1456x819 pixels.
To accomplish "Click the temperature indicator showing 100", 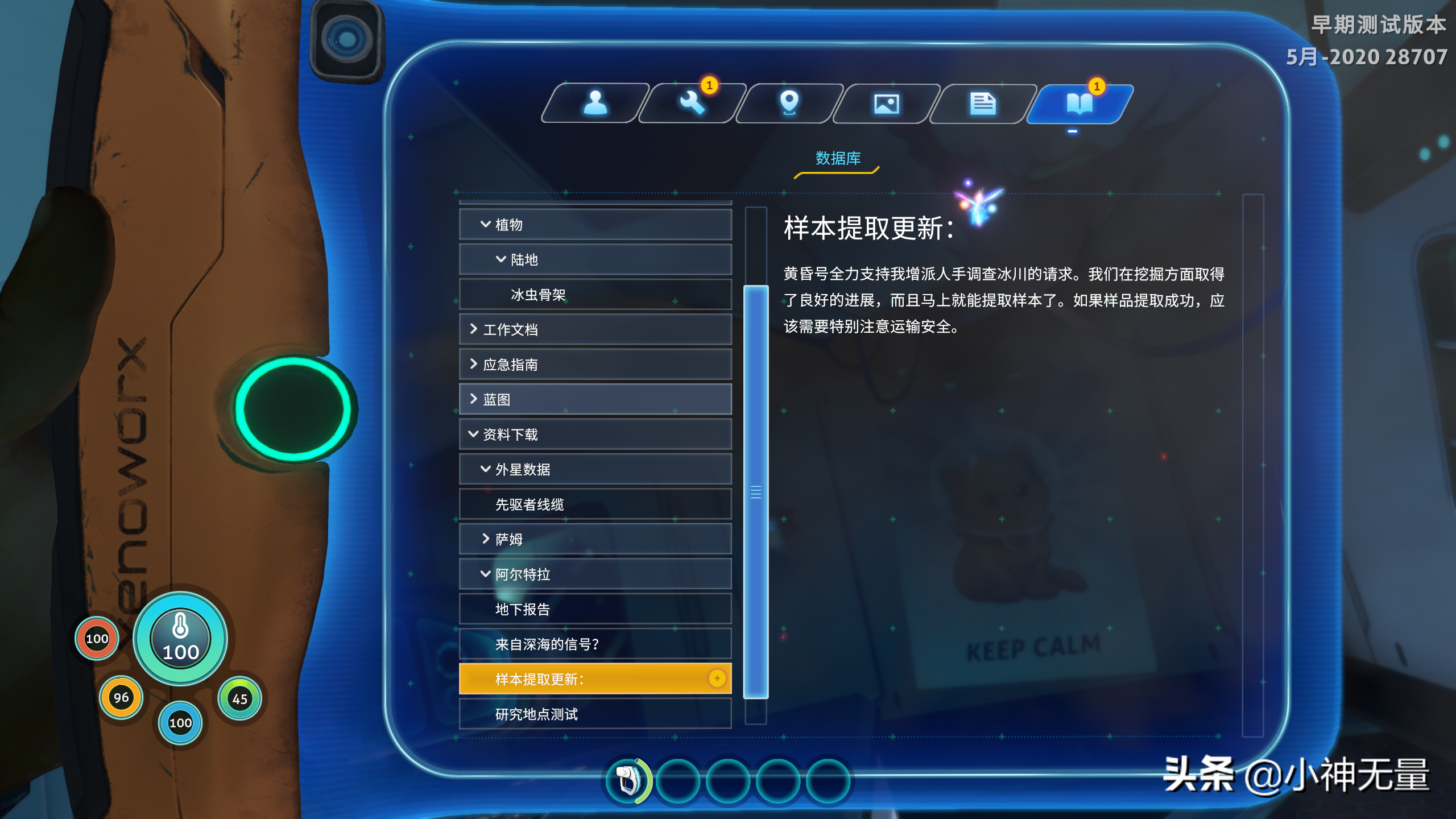I will pyautogui.click(x=180, y=638).
